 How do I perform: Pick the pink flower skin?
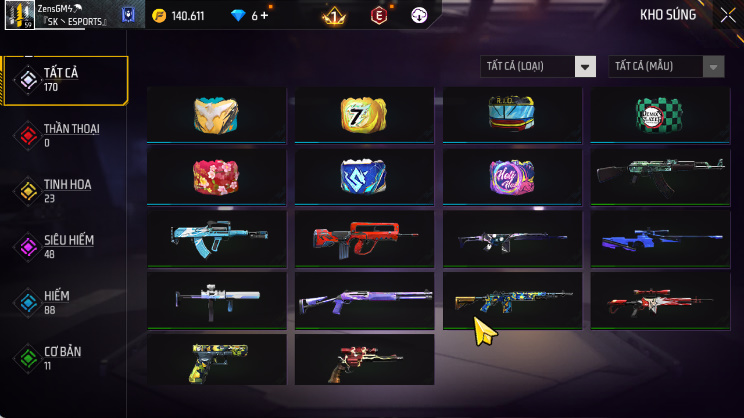coord(216,177)
